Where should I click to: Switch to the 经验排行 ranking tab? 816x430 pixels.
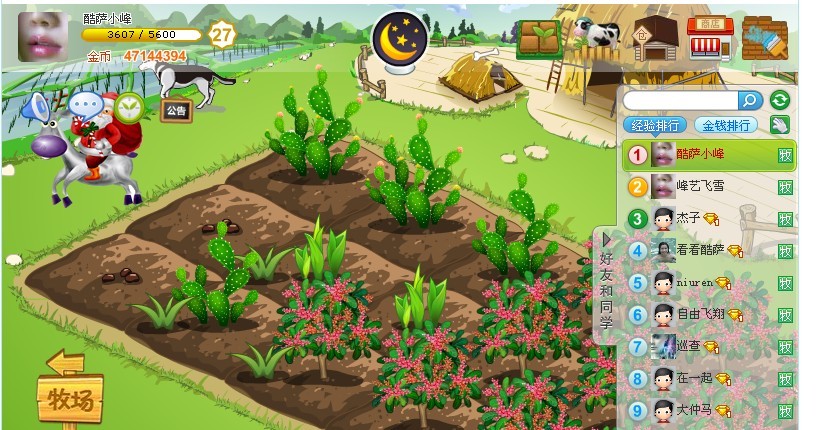(x=654, y=125)
